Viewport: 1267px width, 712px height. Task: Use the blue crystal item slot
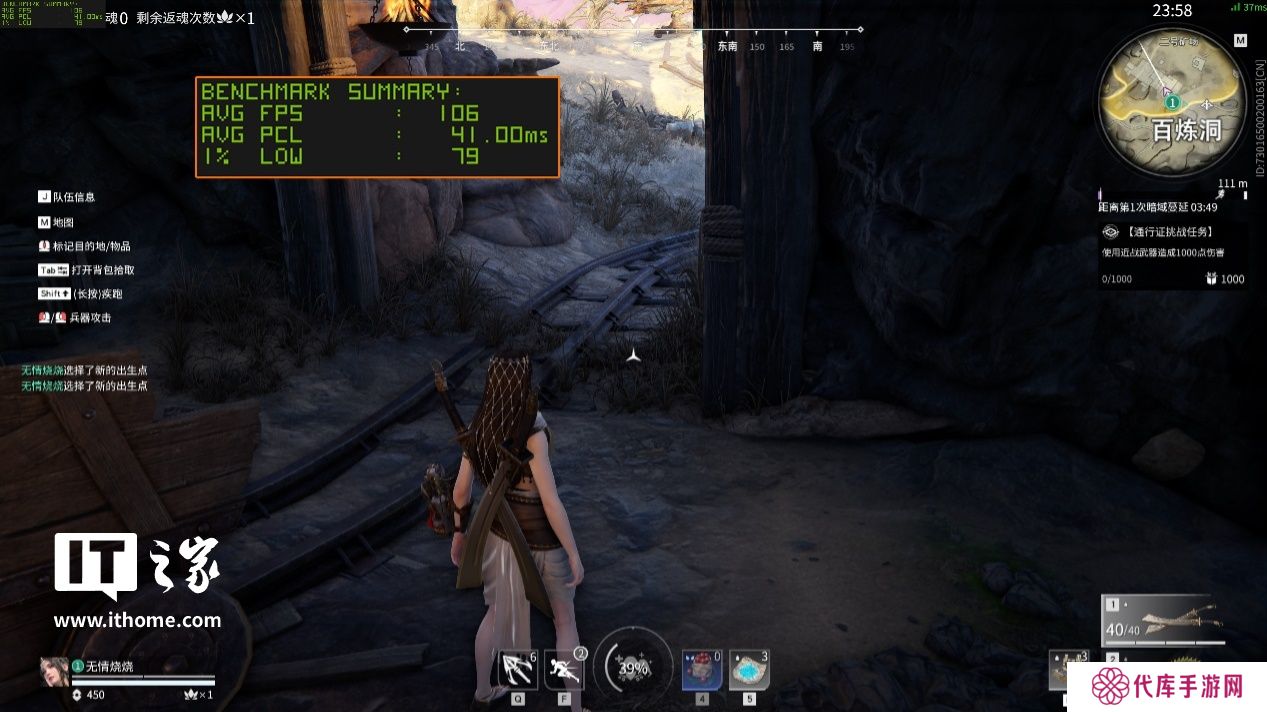pyautogui.click(x=748, y=669)
